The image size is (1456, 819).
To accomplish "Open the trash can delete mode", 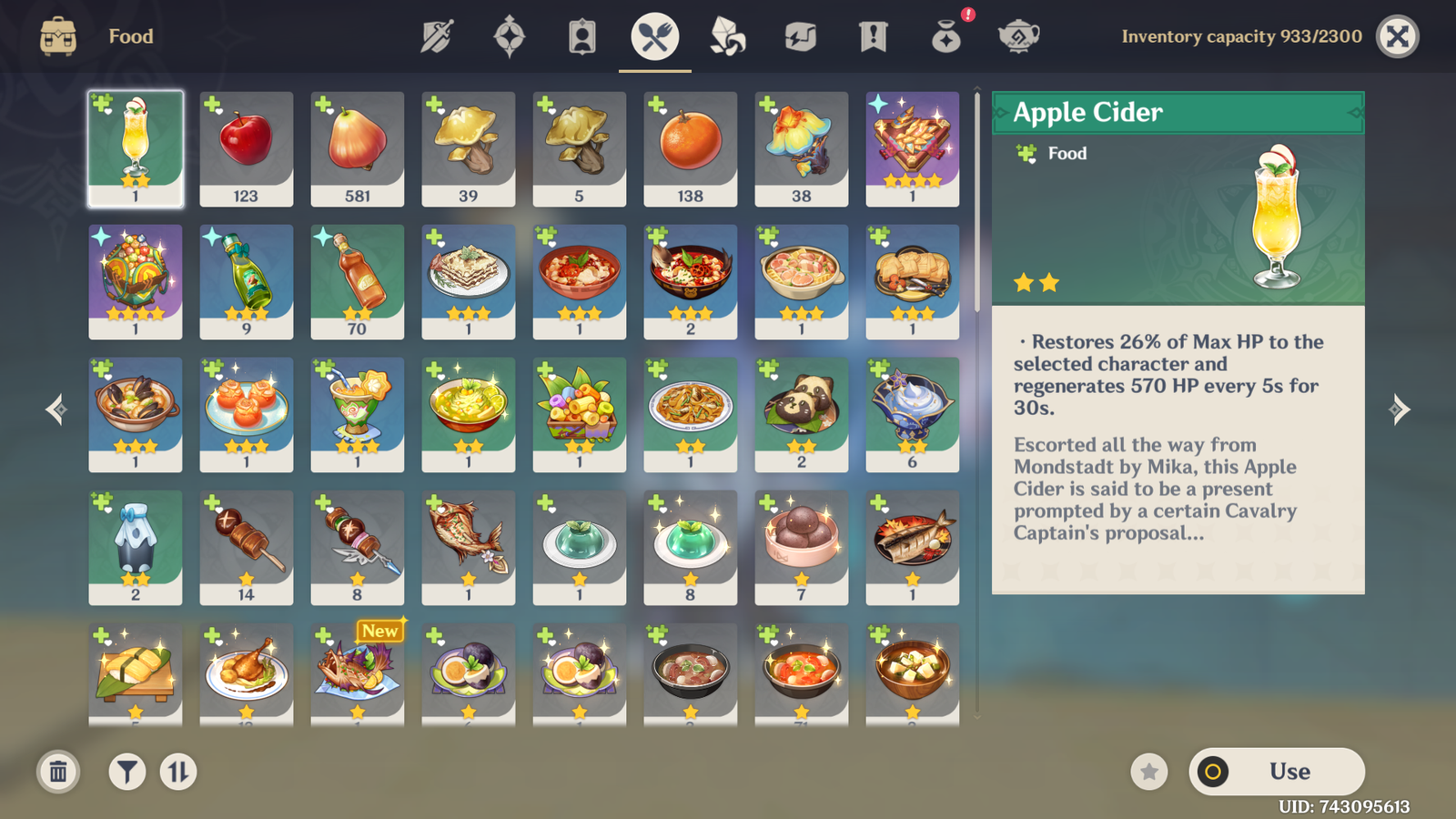I will [58, 773].
